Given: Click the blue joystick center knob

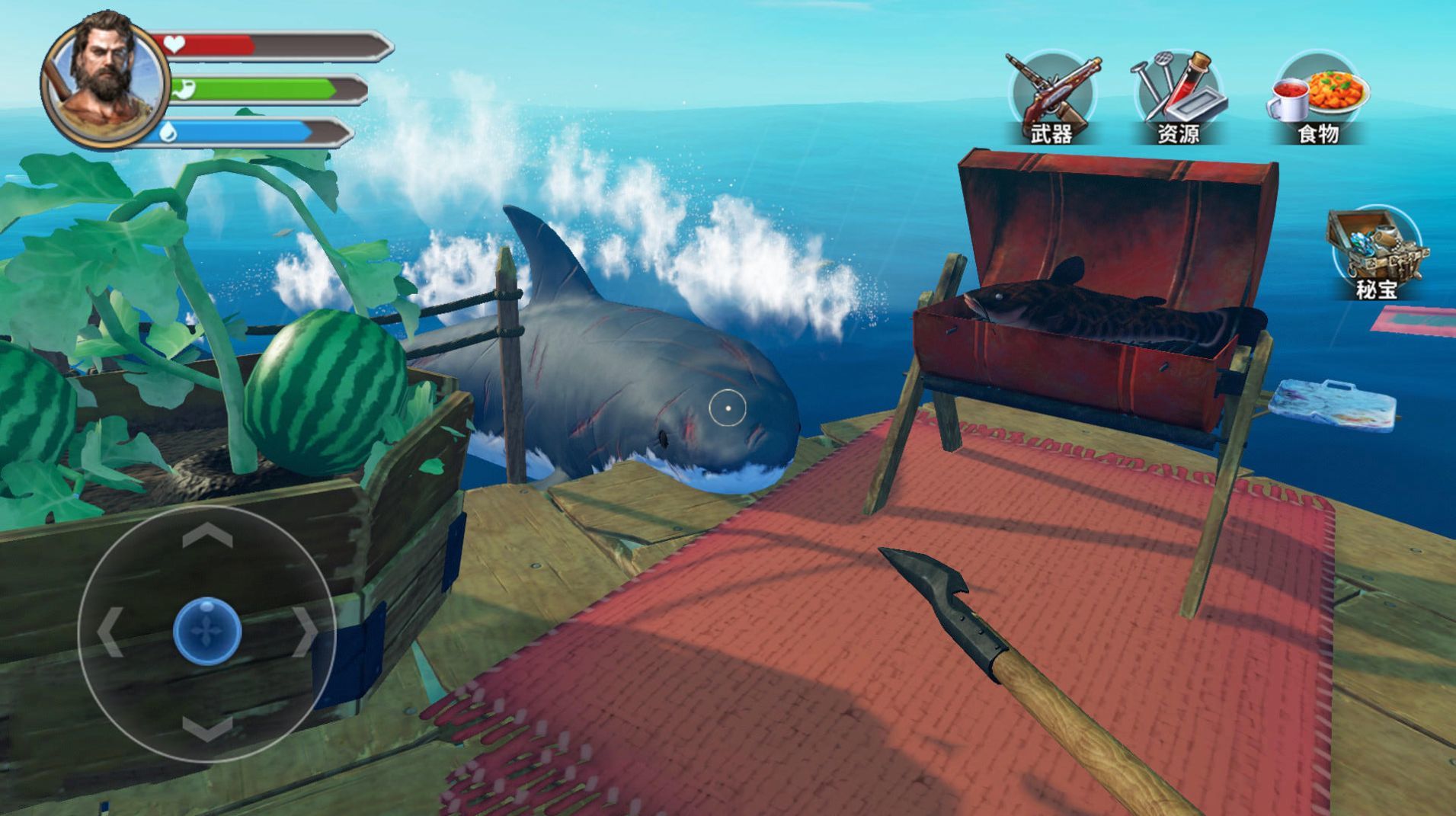Looking at the screenshot, I should click(207, 632).
